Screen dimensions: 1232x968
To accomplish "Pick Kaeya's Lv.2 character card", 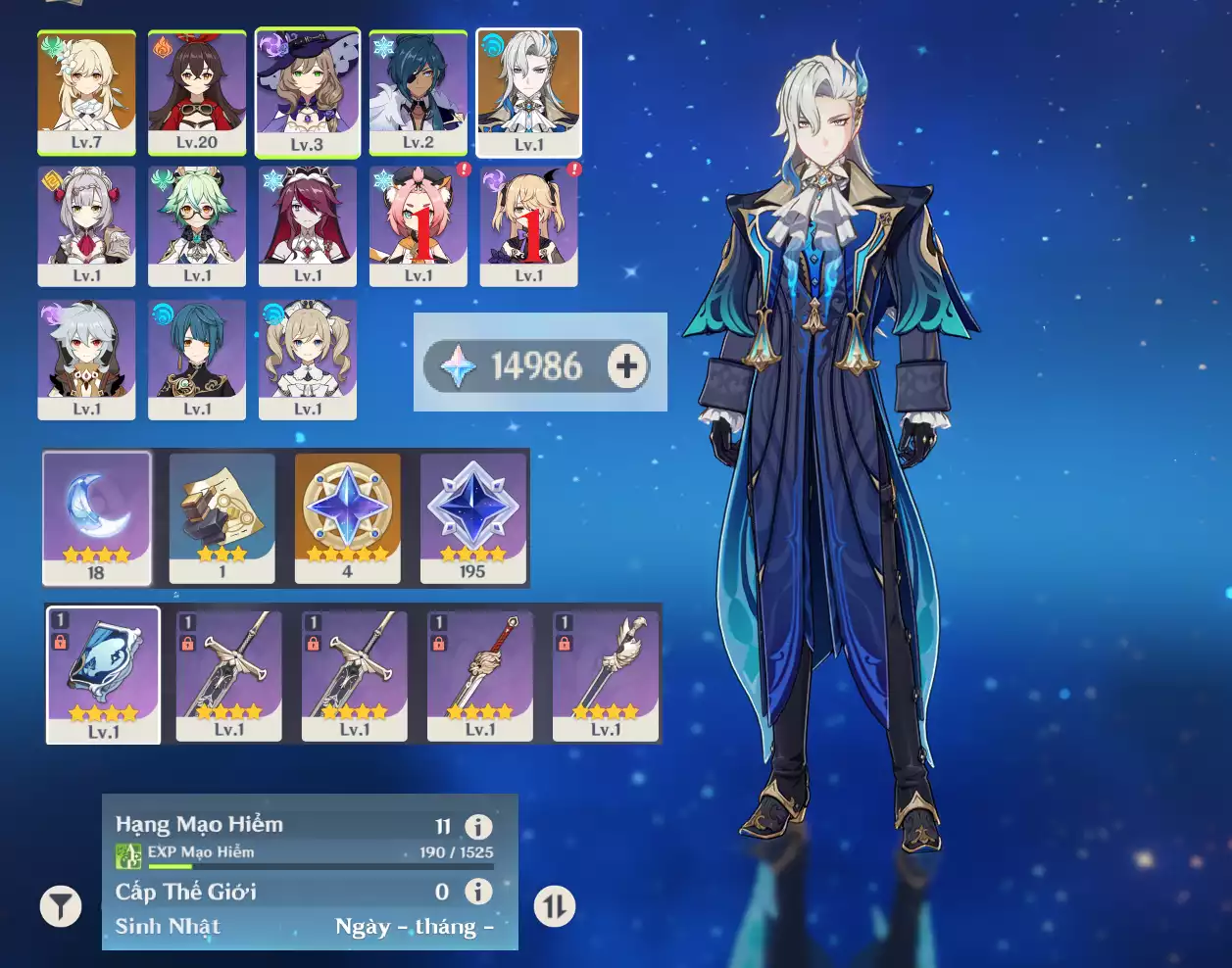I will 419,92.
